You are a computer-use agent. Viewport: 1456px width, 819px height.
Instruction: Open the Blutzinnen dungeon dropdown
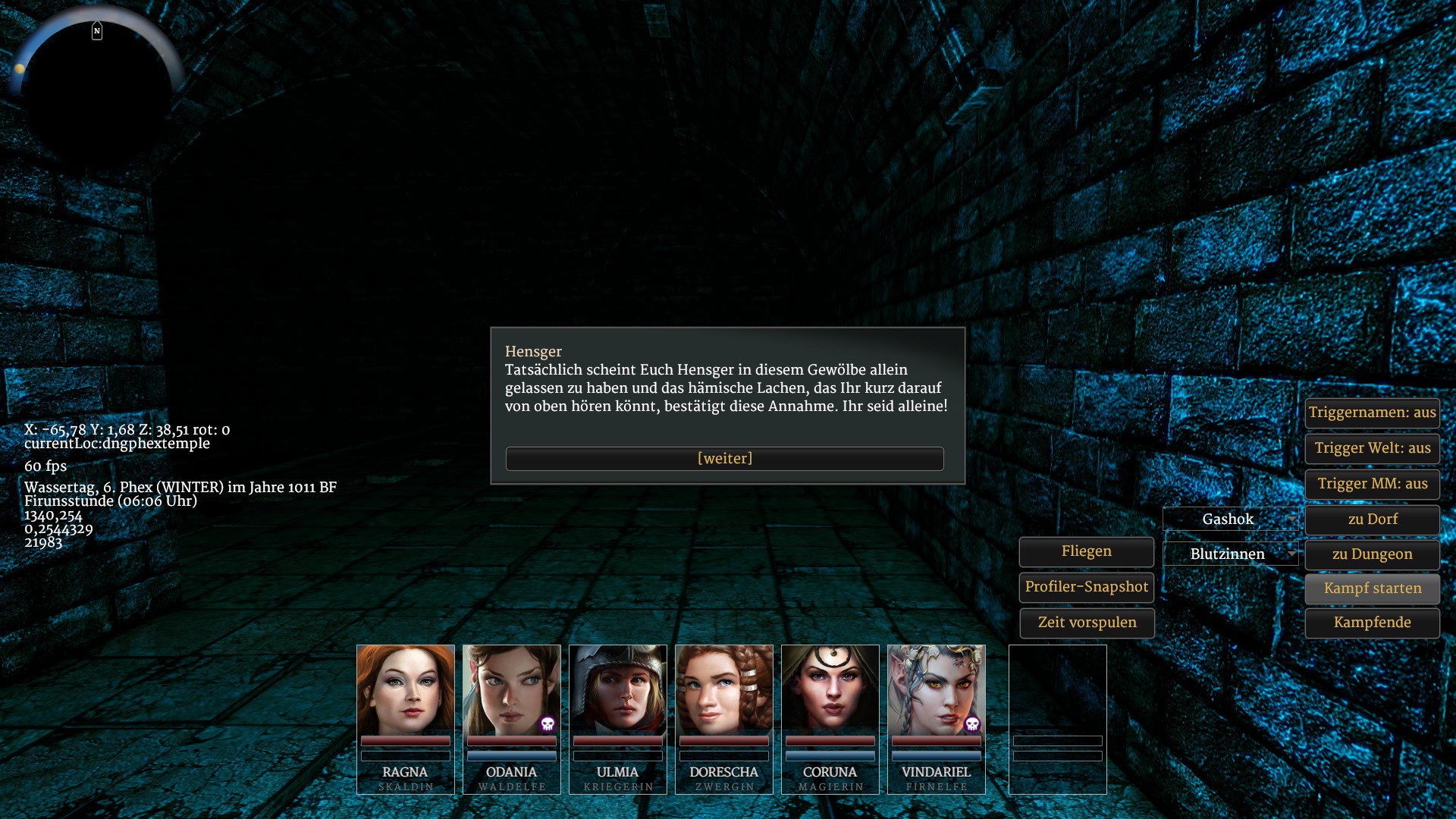click(x=1231, y=554)
